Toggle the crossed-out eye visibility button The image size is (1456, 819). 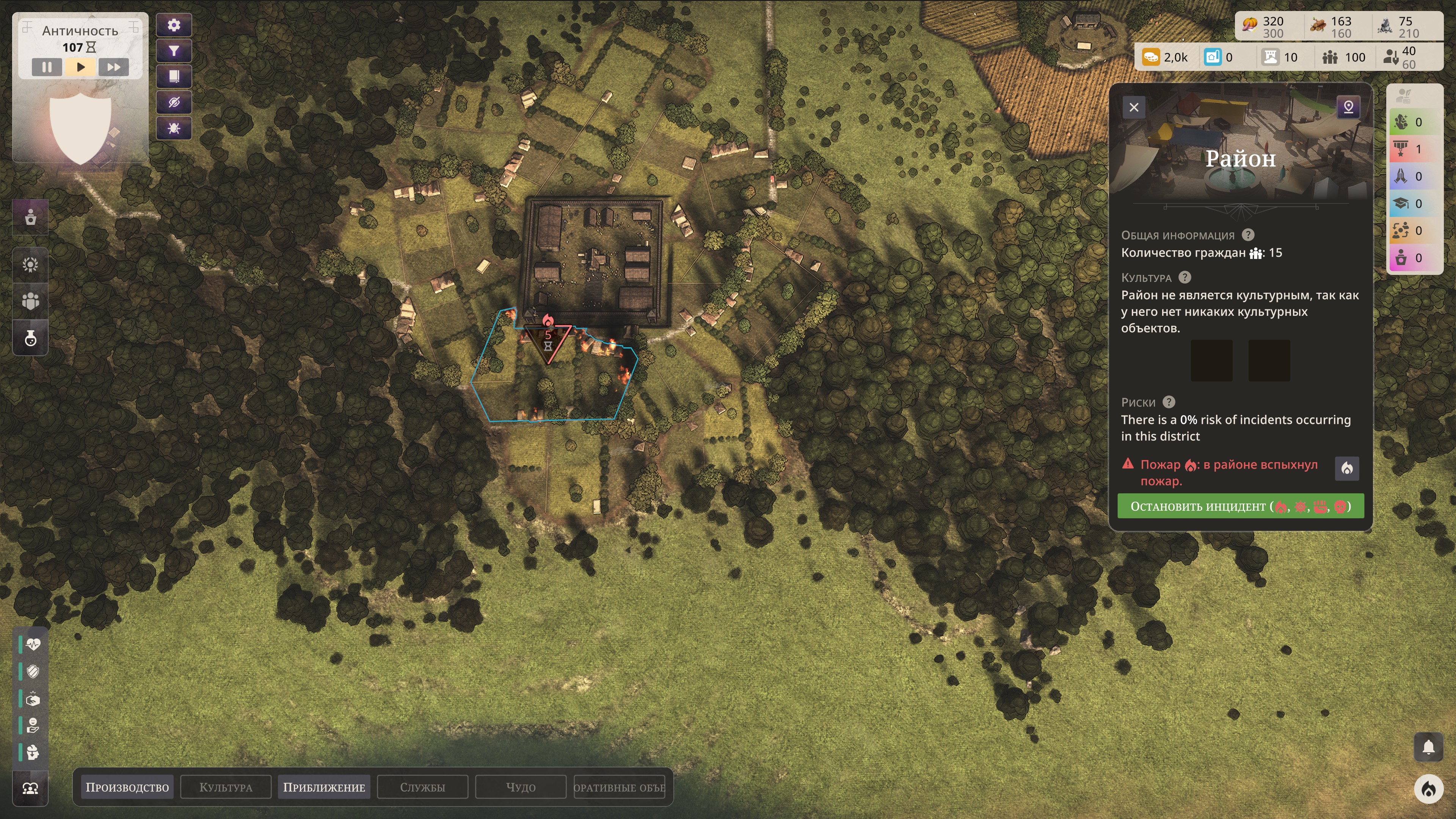174,102
